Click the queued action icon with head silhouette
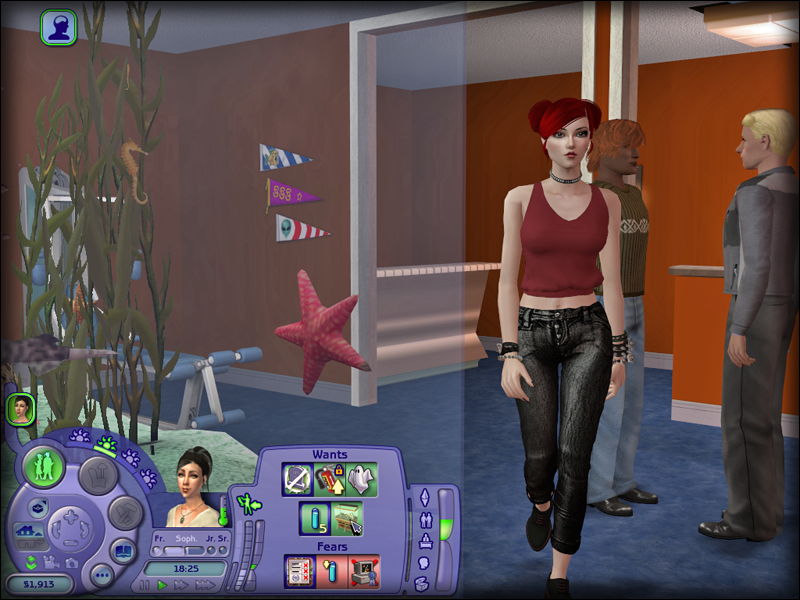 pos(58,27)
